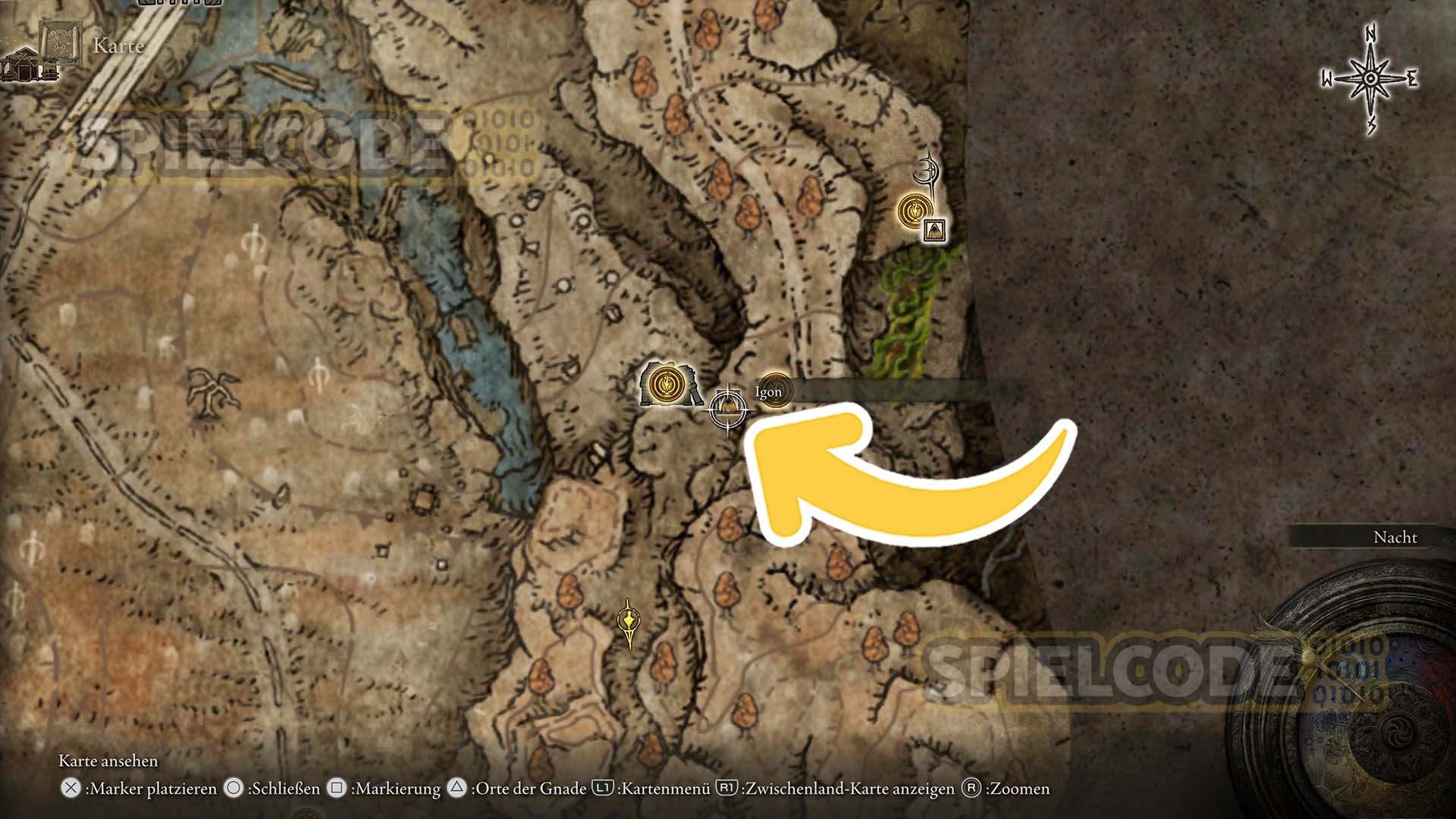
Task: Select the Igon name label banner
Action: (x=768, y=392)
